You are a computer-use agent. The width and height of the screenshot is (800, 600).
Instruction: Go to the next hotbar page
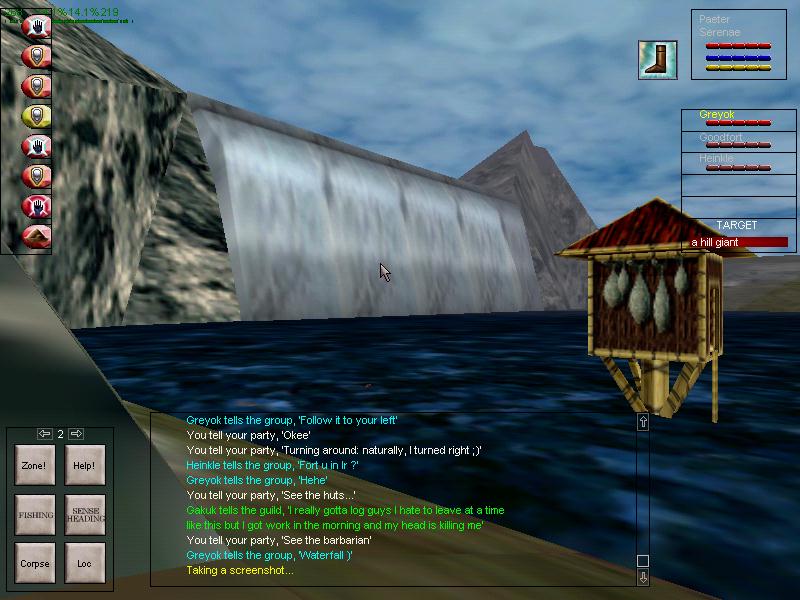point(76,434)
